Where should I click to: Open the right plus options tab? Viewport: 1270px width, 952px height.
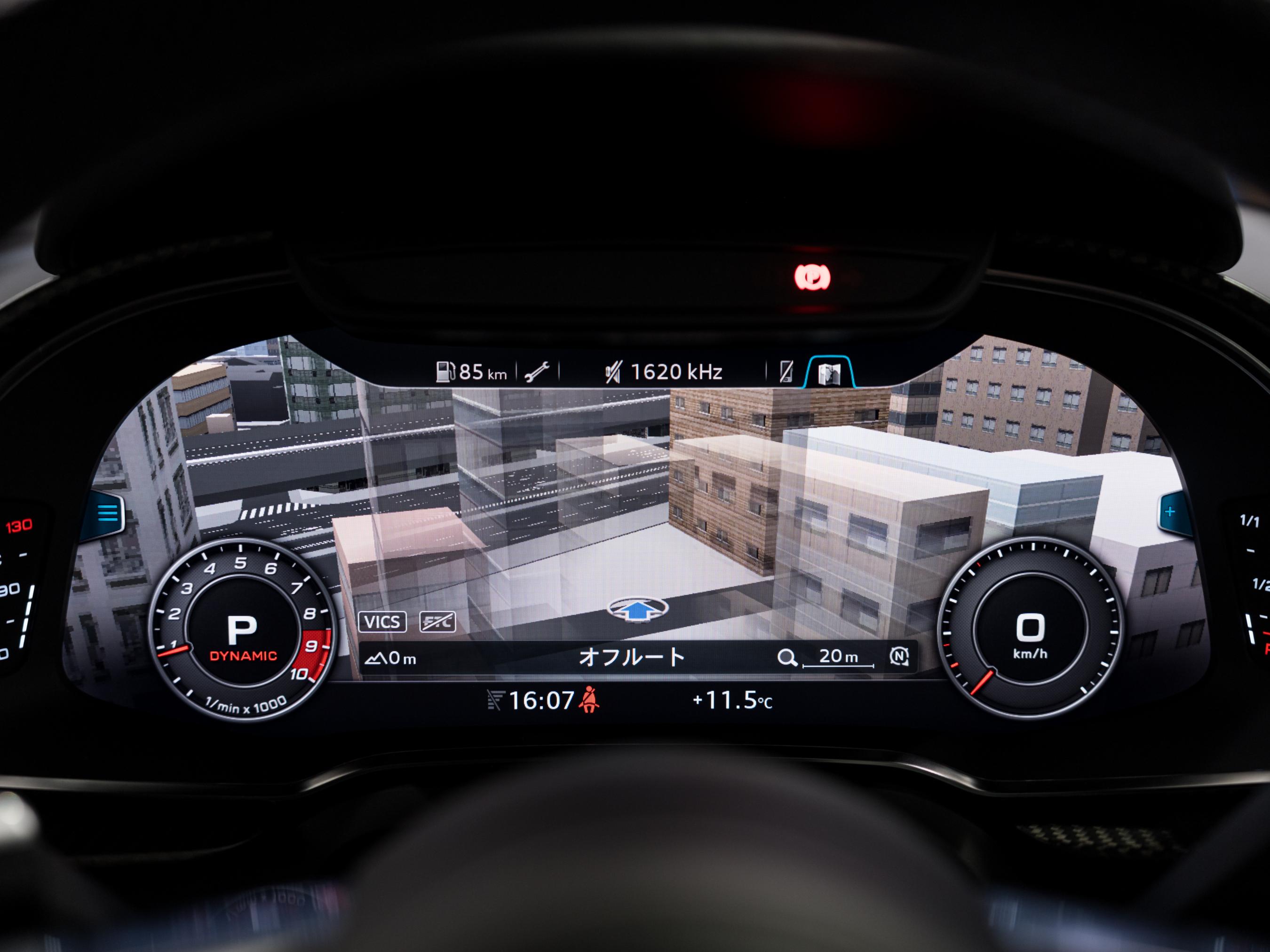[x=1169, y=511]
